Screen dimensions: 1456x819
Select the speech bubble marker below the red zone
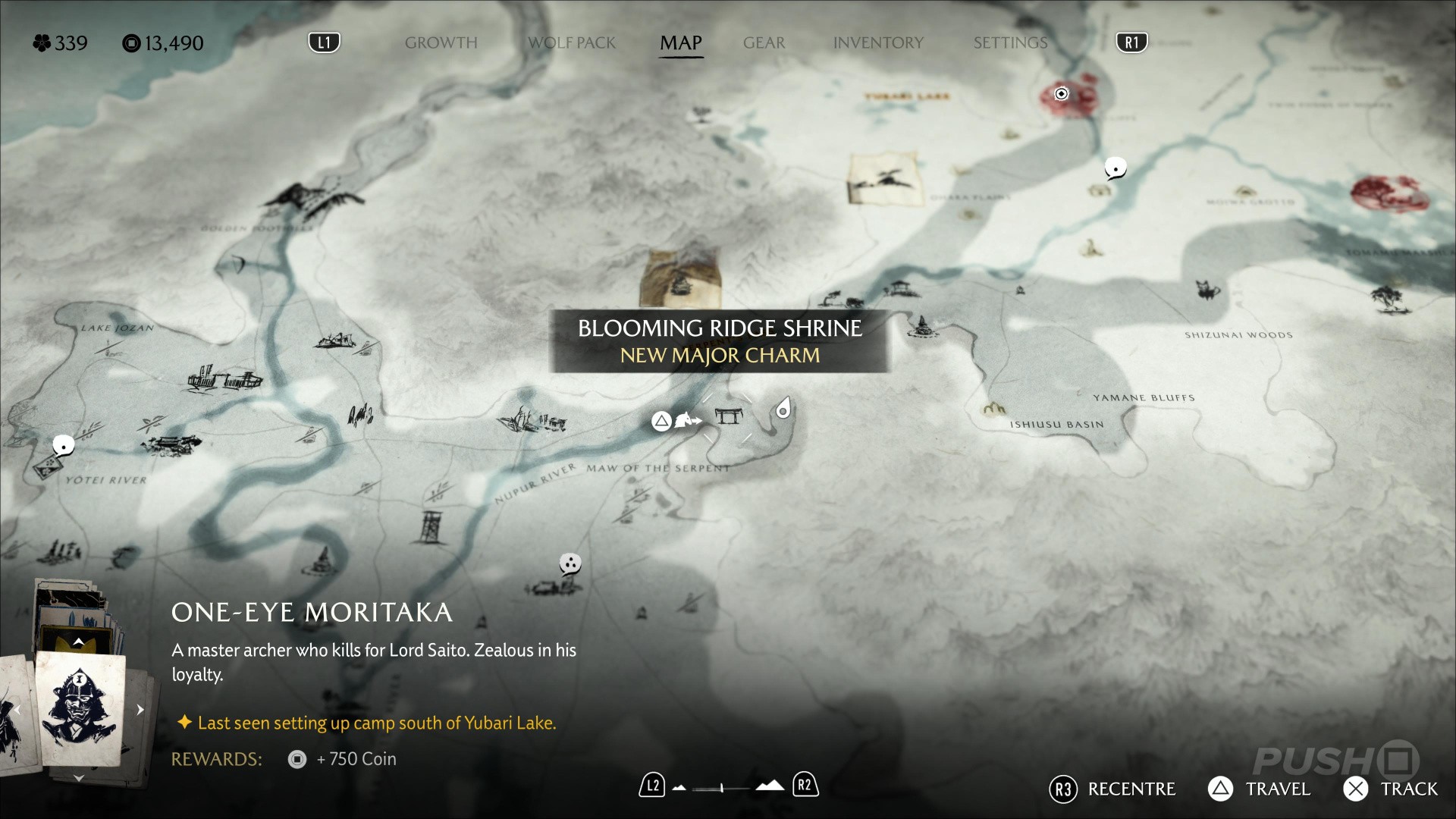1115,168
